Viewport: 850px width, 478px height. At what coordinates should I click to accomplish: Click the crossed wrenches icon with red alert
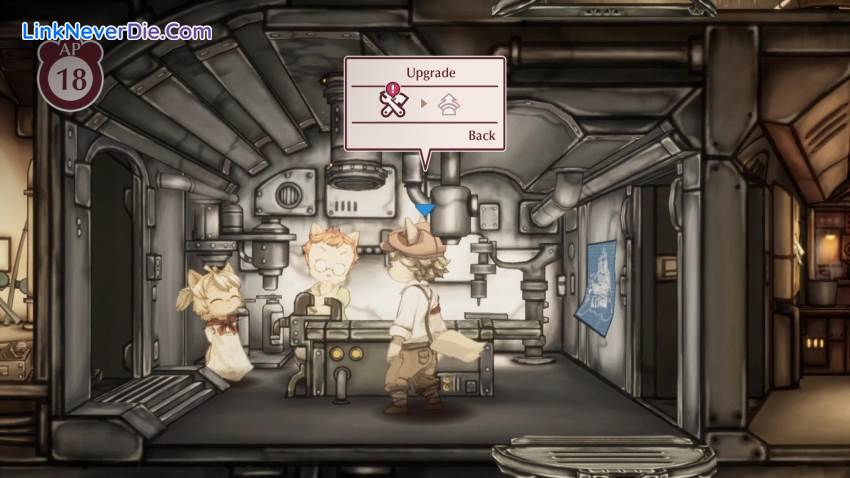[391, 104]
